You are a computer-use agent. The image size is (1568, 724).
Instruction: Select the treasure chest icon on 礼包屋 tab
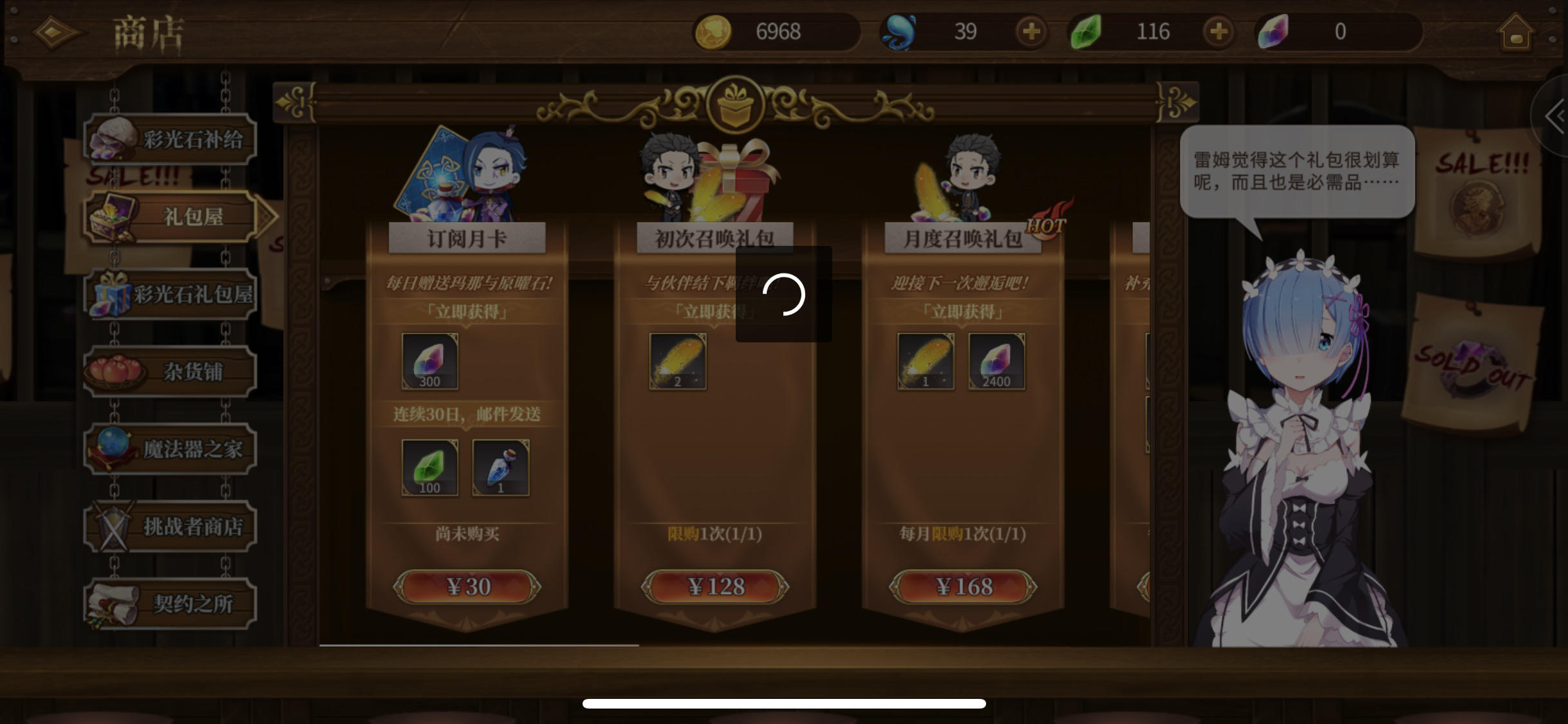[111, 216]
